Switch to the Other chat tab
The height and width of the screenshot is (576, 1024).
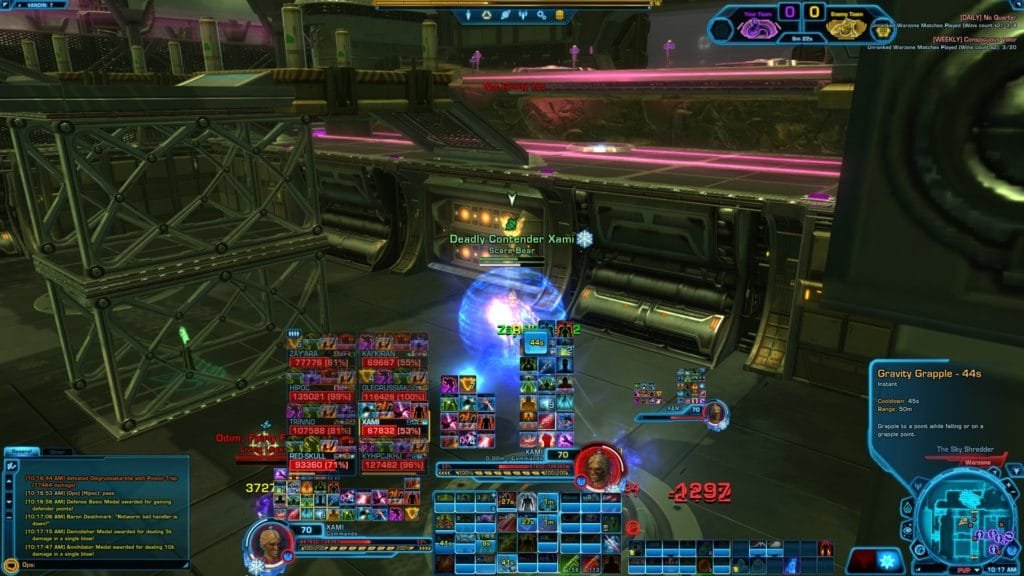pos(57,451)
